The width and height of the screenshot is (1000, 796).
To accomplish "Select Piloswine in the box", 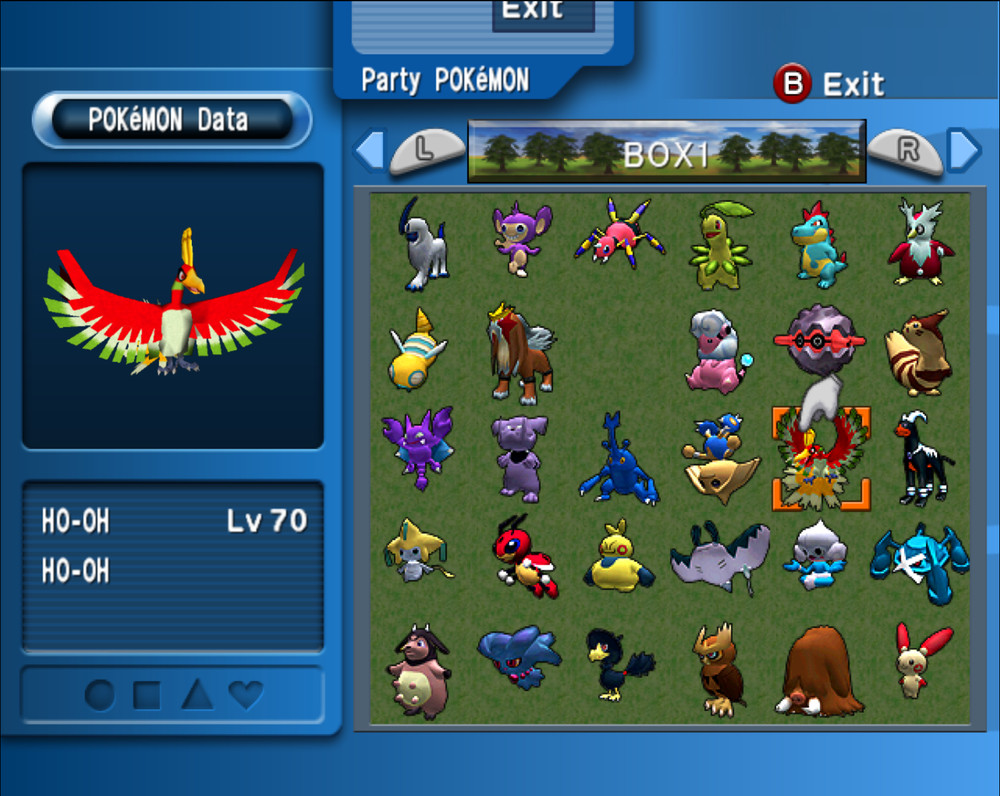I will coord(820,670).
